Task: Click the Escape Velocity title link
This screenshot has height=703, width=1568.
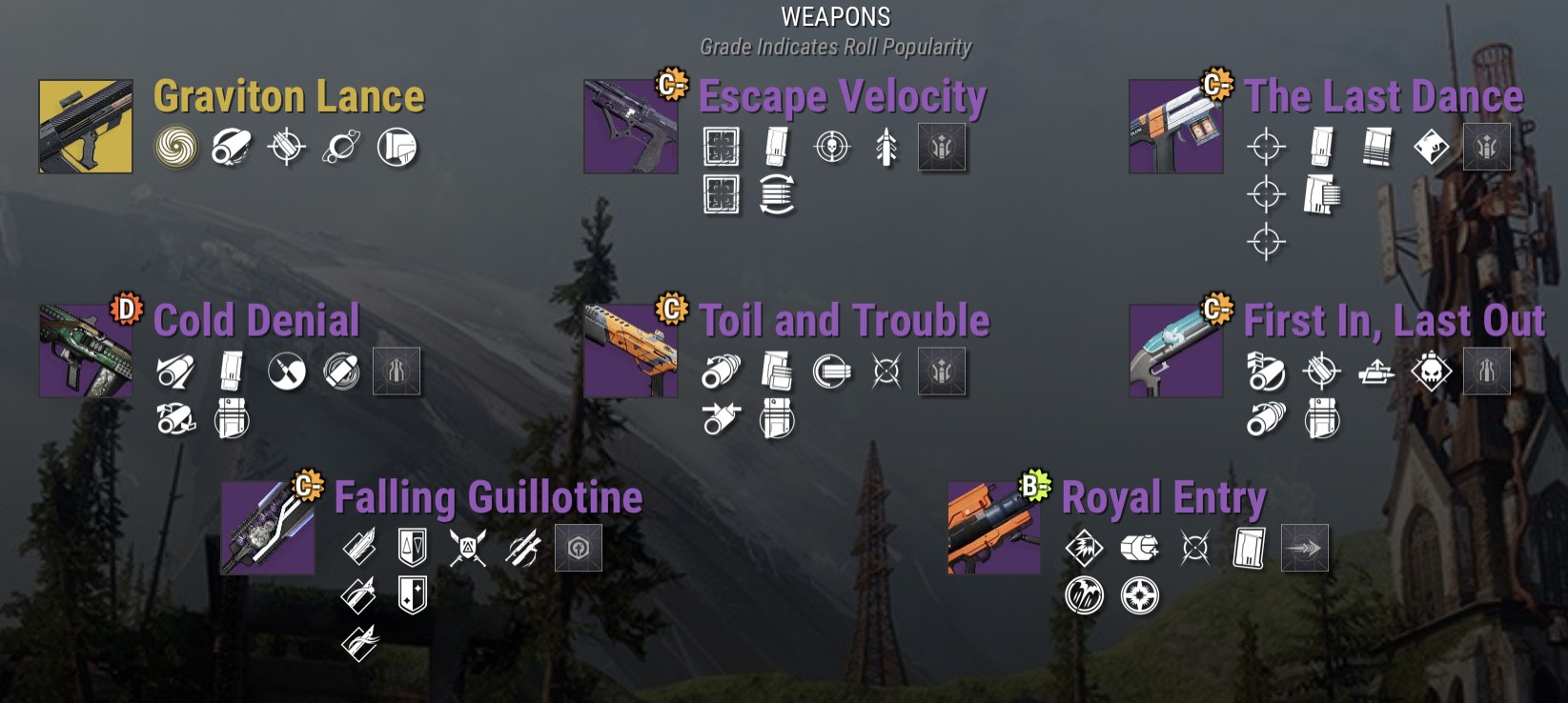Action: tap(843, 97)
